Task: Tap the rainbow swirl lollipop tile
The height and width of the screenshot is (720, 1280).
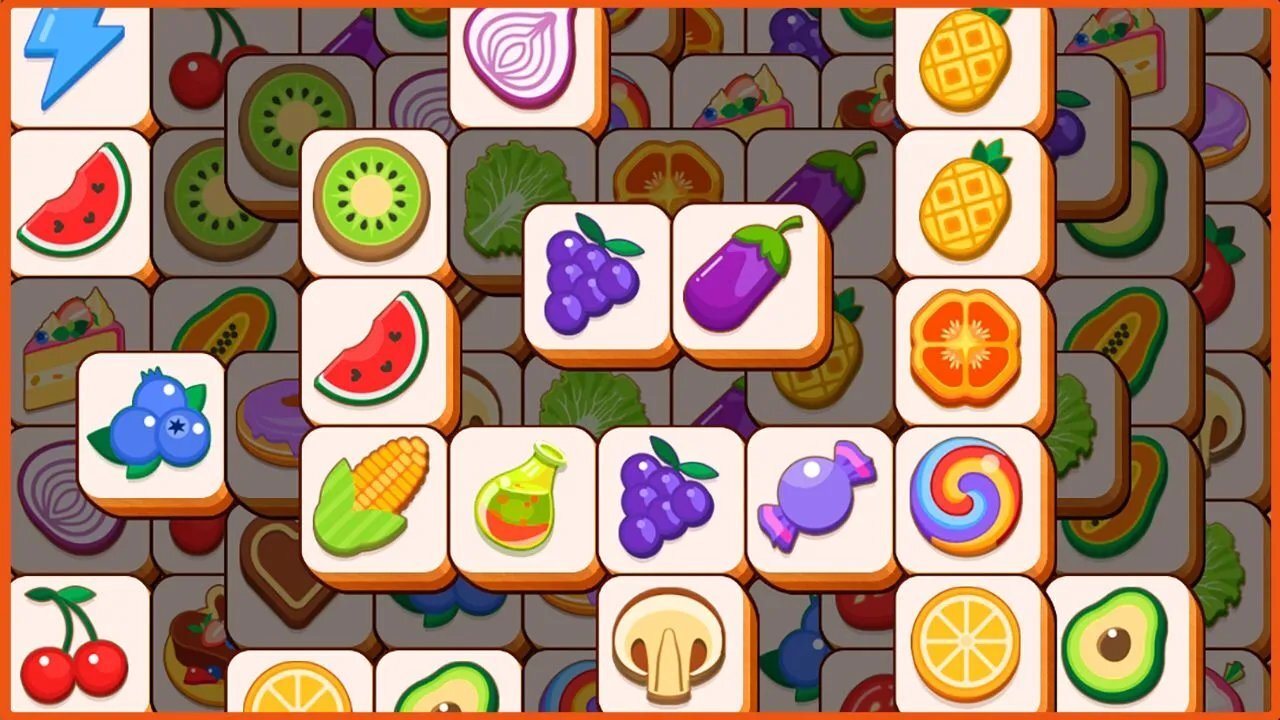Action: [x=966, y=497]
